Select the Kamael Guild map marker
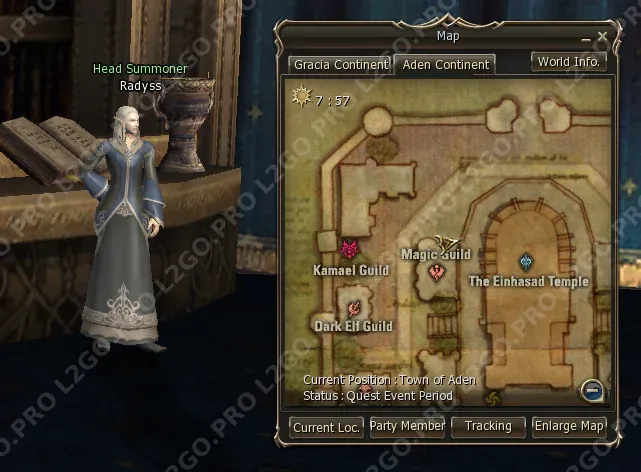This screenshot has height=472, width=641. pos(349,249)
